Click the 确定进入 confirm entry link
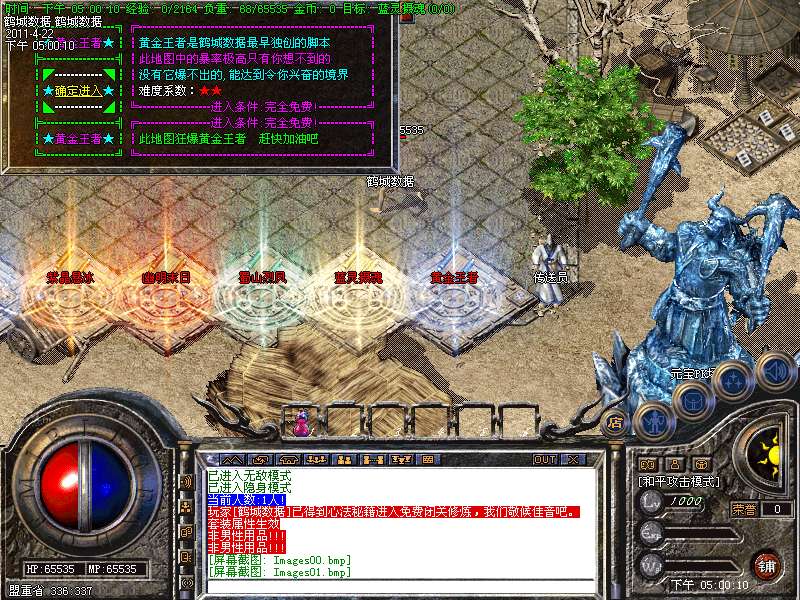This screenshot has width=800, height=600. (x=76, y=91)
